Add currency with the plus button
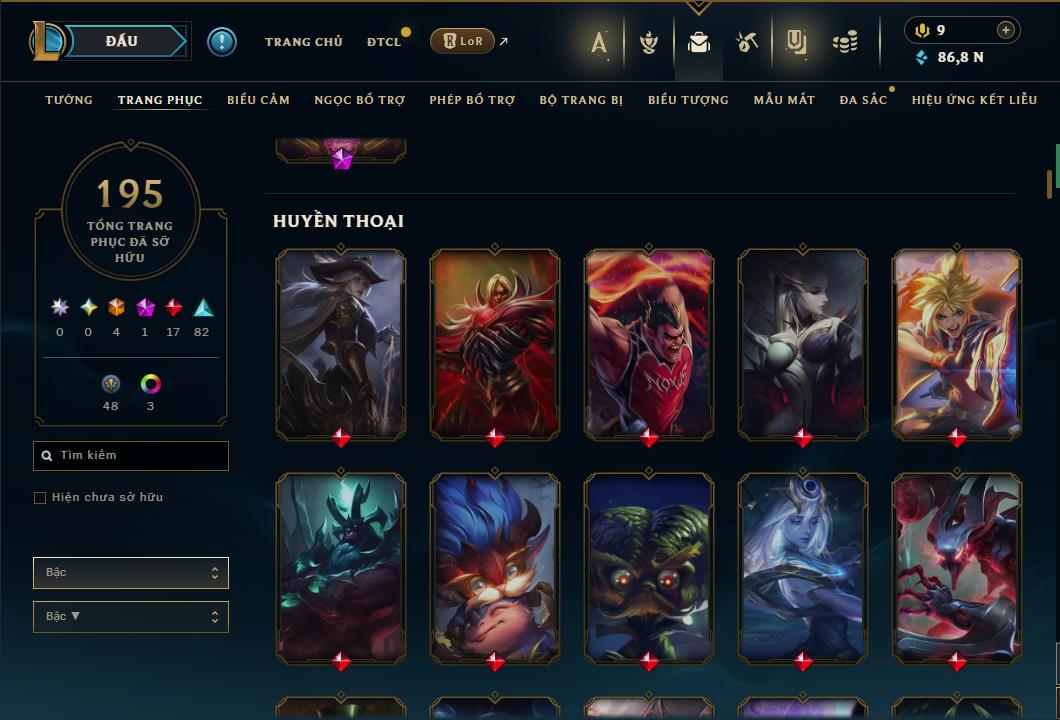This screenshot has height=720, width=1060. [x=1006, y=30]
